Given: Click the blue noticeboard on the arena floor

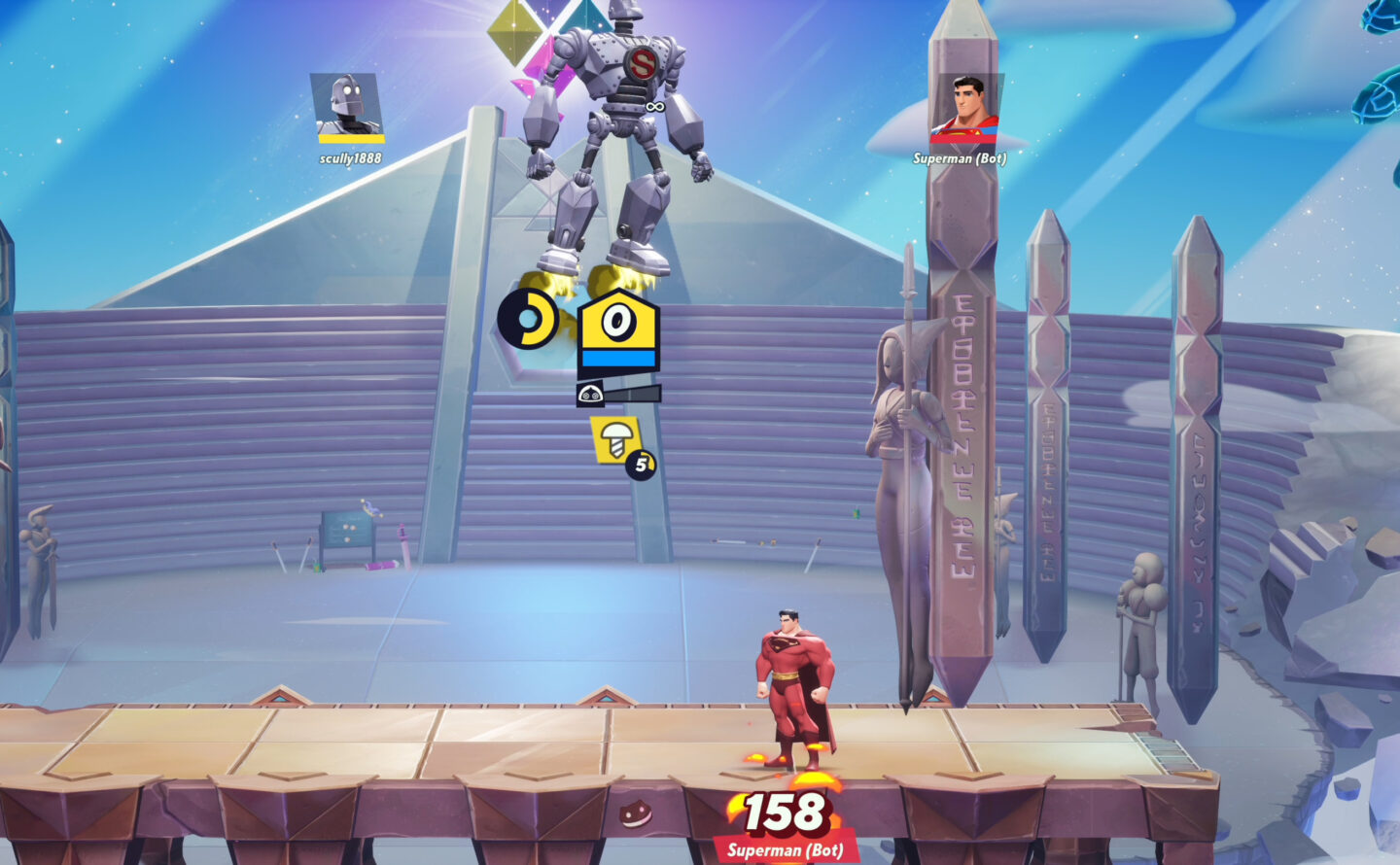Looking at the screenshot, I should [x=345, y=530].
